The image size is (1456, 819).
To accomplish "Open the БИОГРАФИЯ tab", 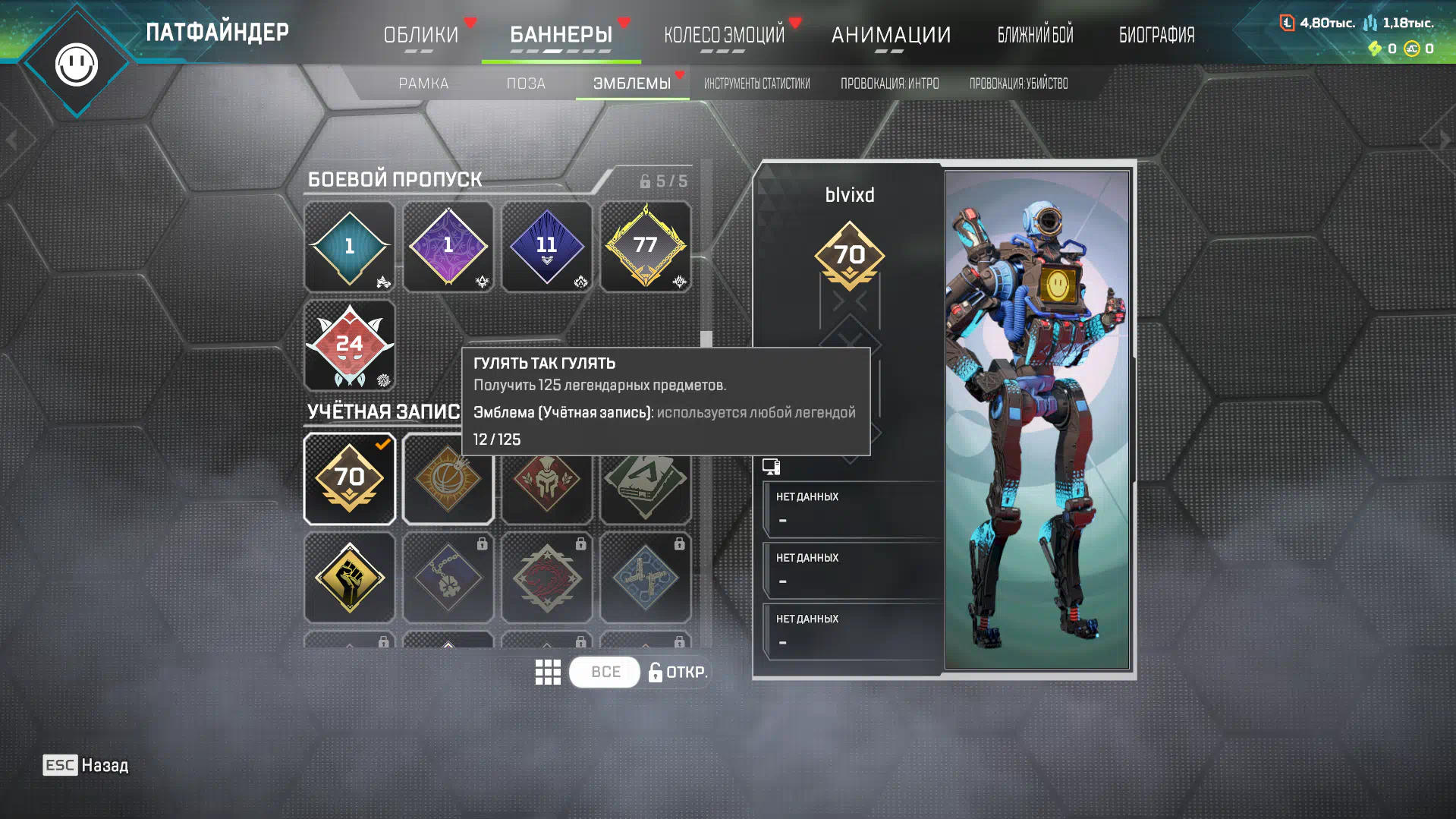I will click(x=1156, y=35).
